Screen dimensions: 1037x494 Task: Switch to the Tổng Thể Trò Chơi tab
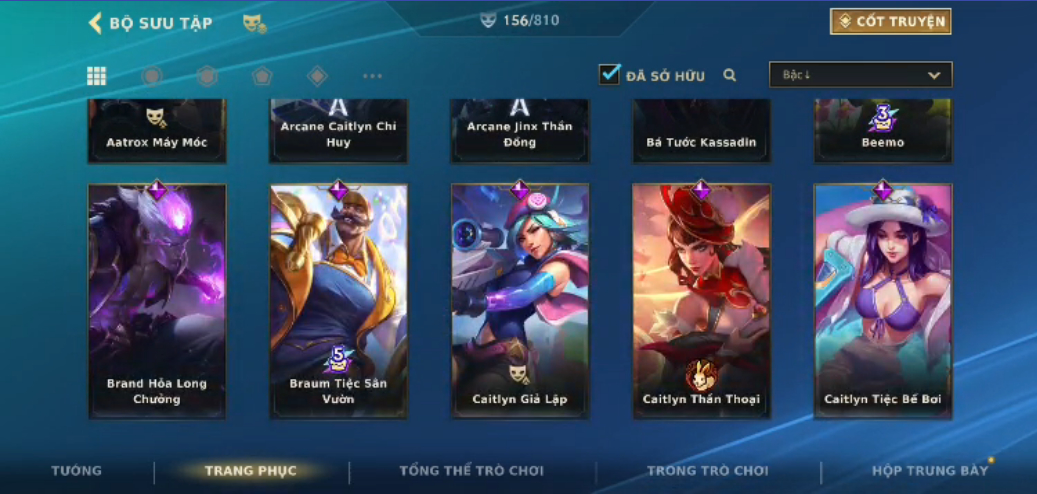click(x=471, y=471)
